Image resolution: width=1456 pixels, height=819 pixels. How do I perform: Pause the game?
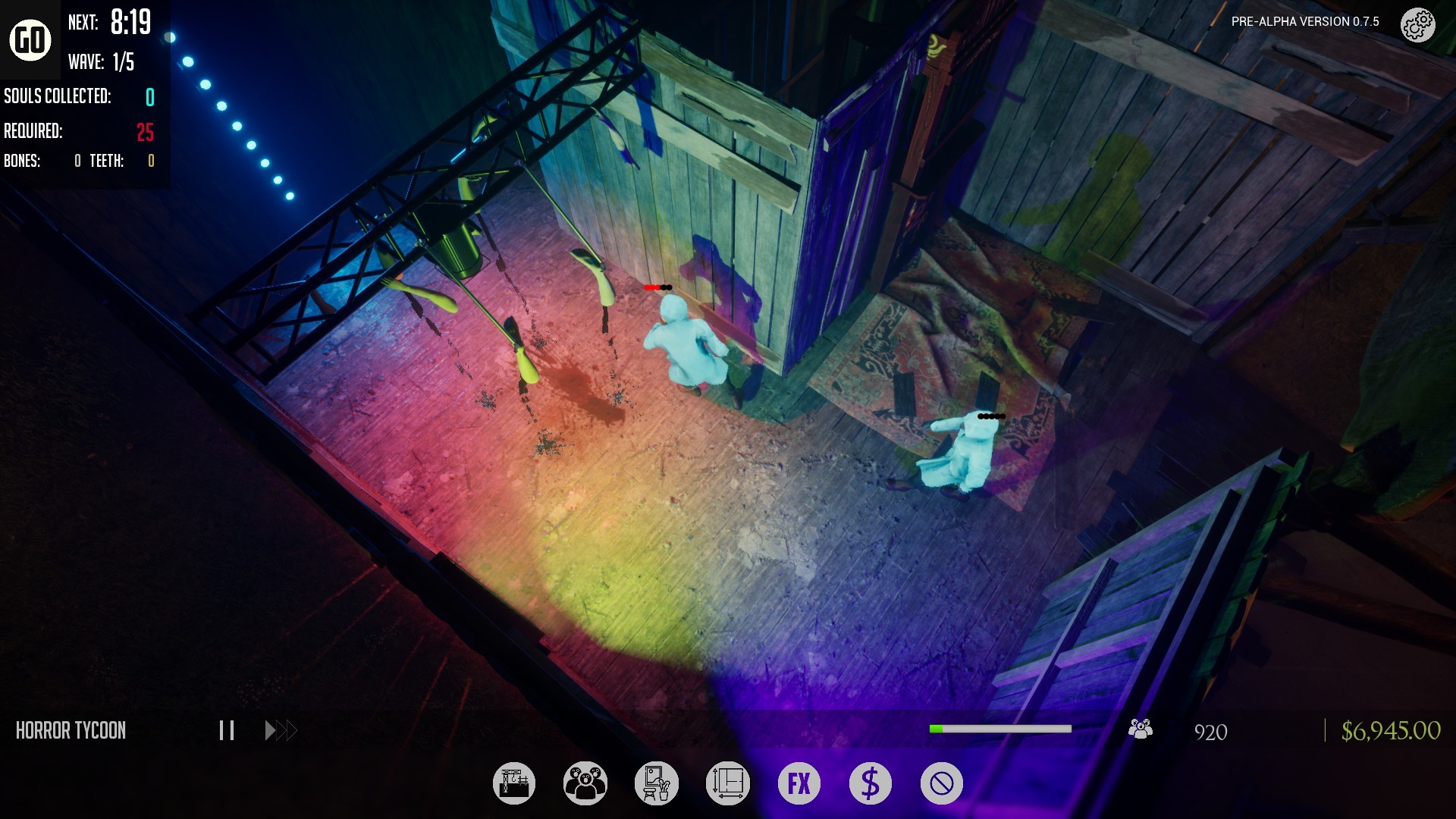click(x=226, y=730)
